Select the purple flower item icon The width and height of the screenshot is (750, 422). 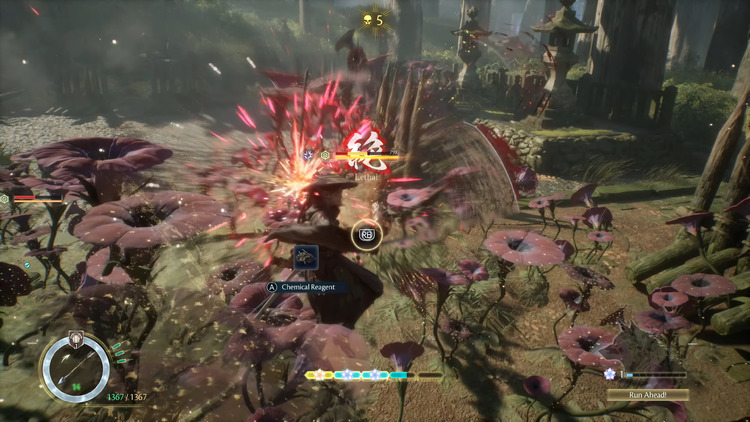coord(610,373)
